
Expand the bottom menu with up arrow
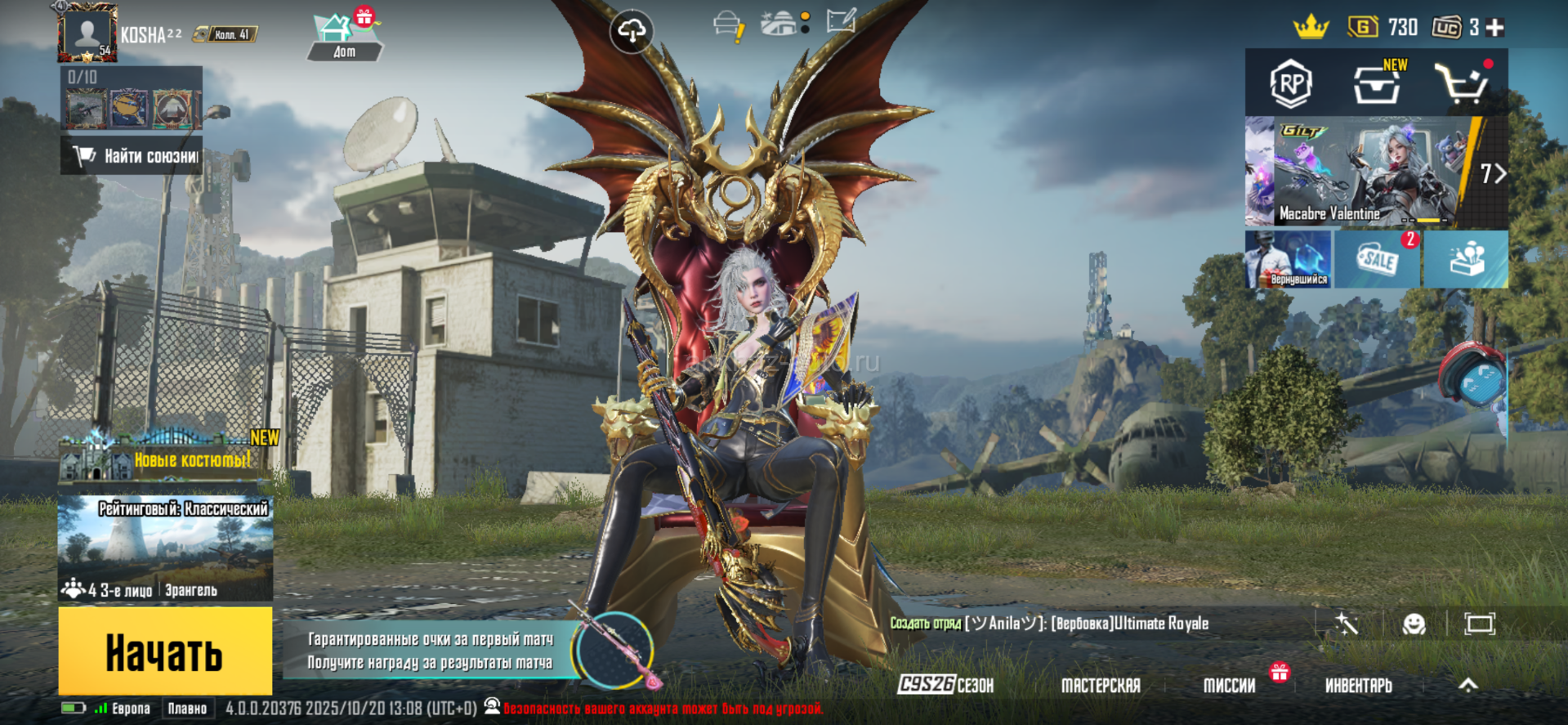[1468, 685]
